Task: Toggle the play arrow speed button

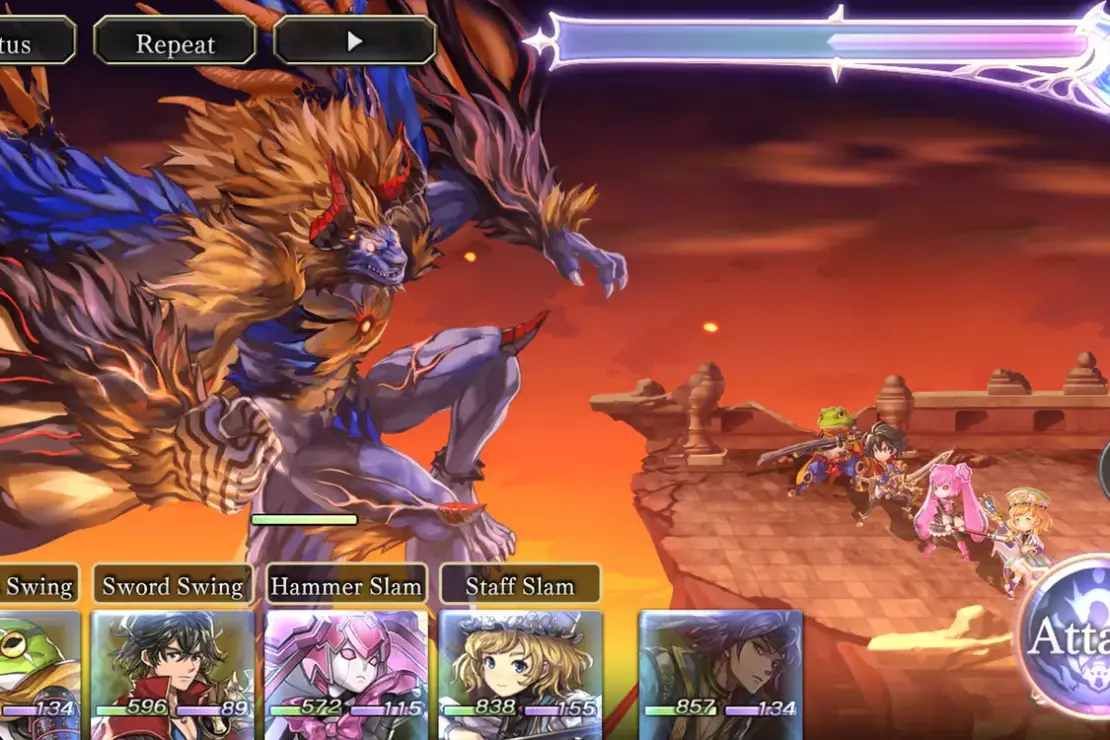Action: point(355,42)
